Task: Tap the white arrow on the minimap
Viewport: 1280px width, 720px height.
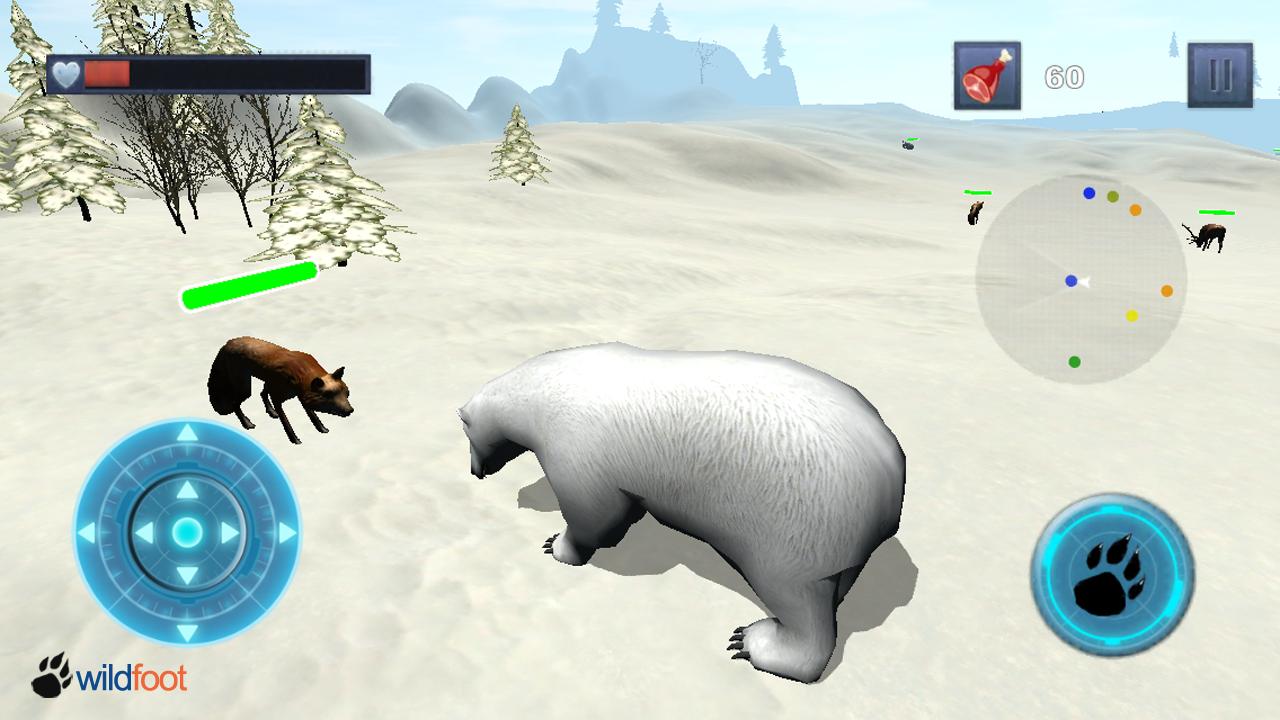Action: 1083,281
